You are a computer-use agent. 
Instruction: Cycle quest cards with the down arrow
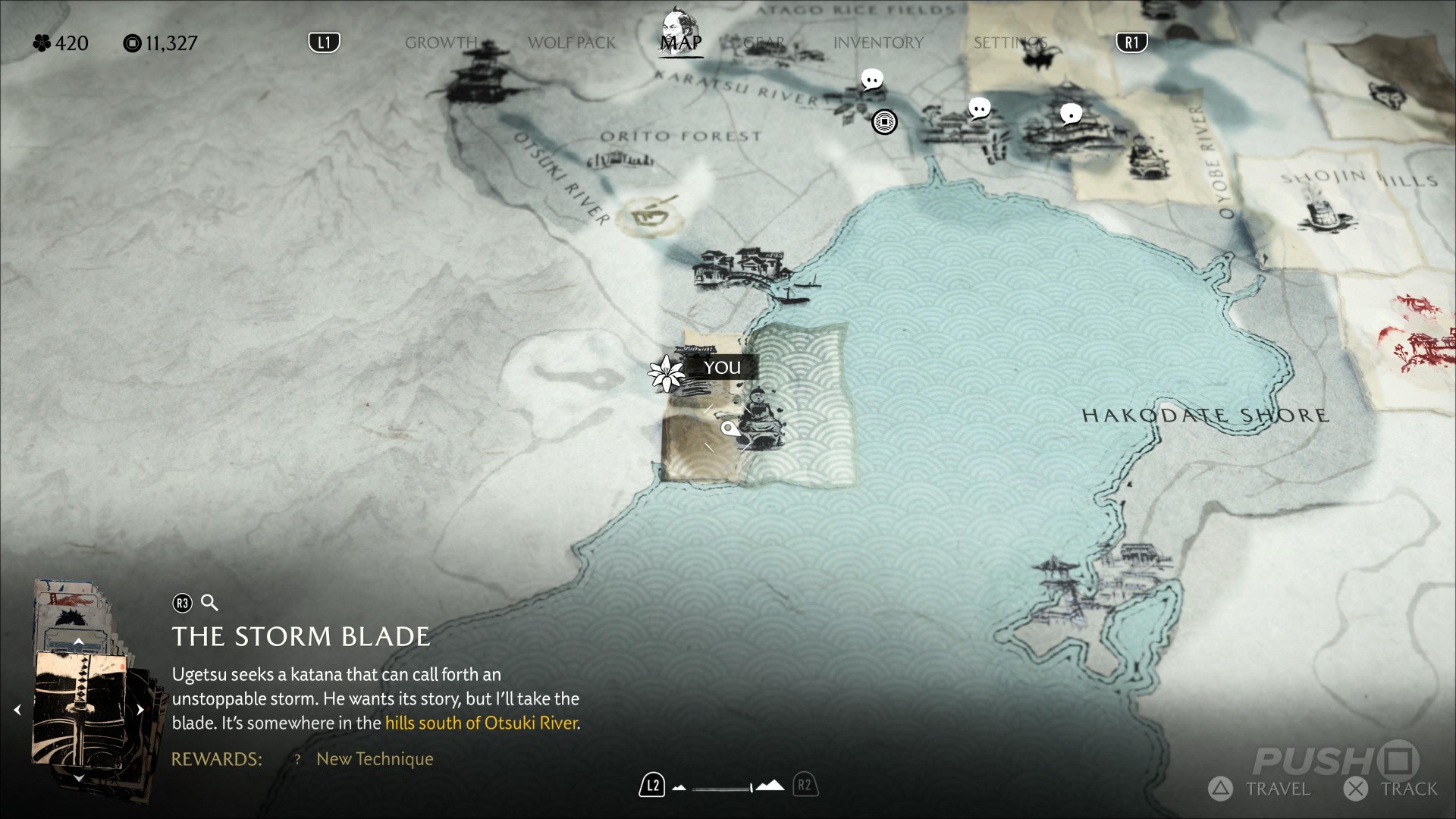(x=78, y=777)
